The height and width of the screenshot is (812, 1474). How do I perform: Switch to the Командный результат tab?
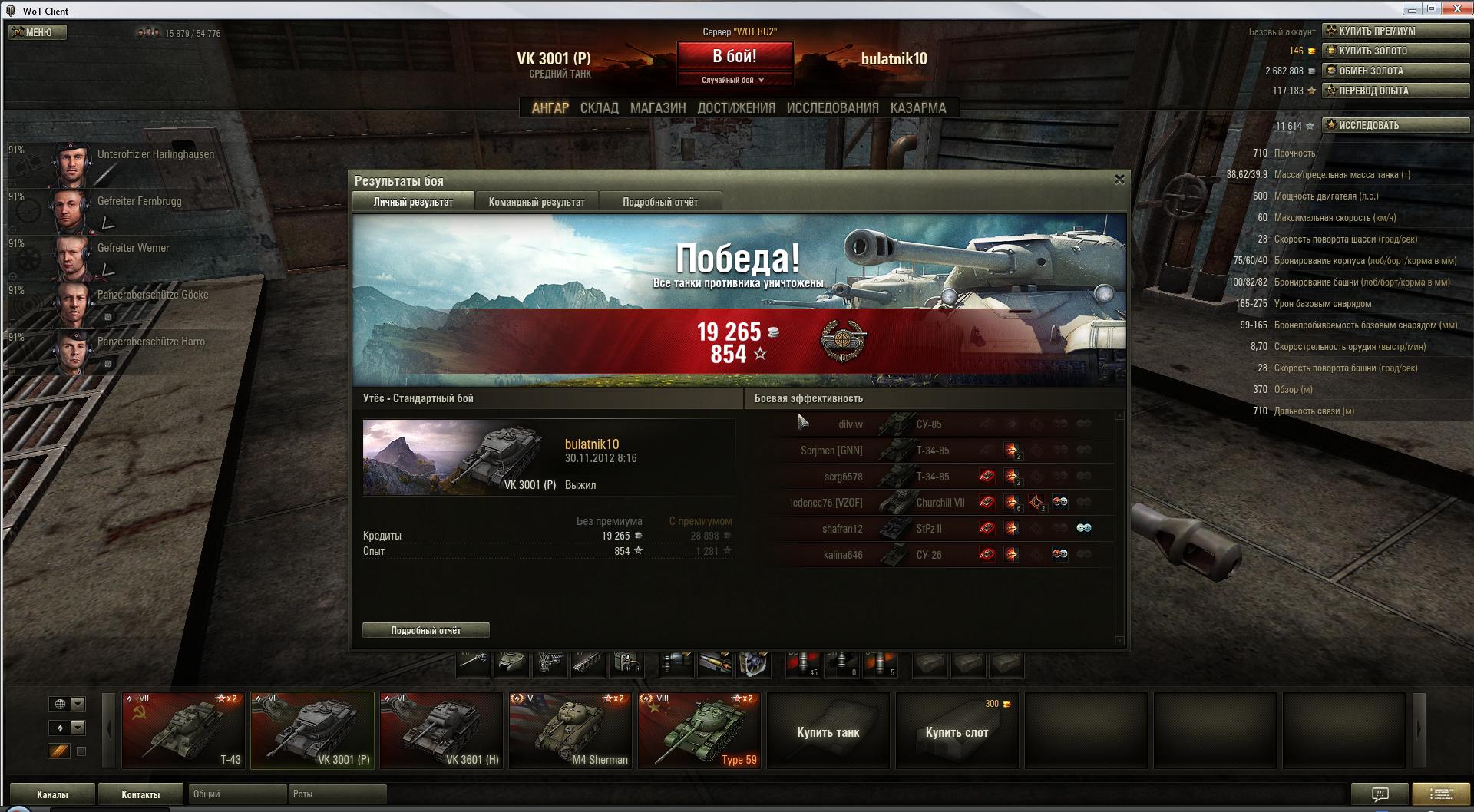tap(537, 202)
